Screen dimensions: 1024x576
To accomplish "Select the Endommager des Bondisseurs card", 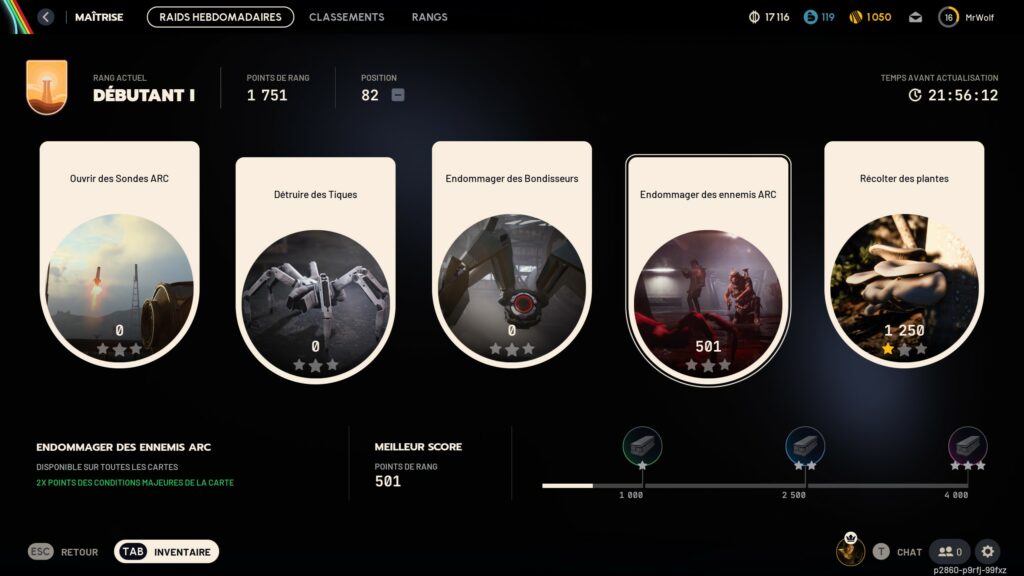I will pyautogui.click(x=512, y=254).
